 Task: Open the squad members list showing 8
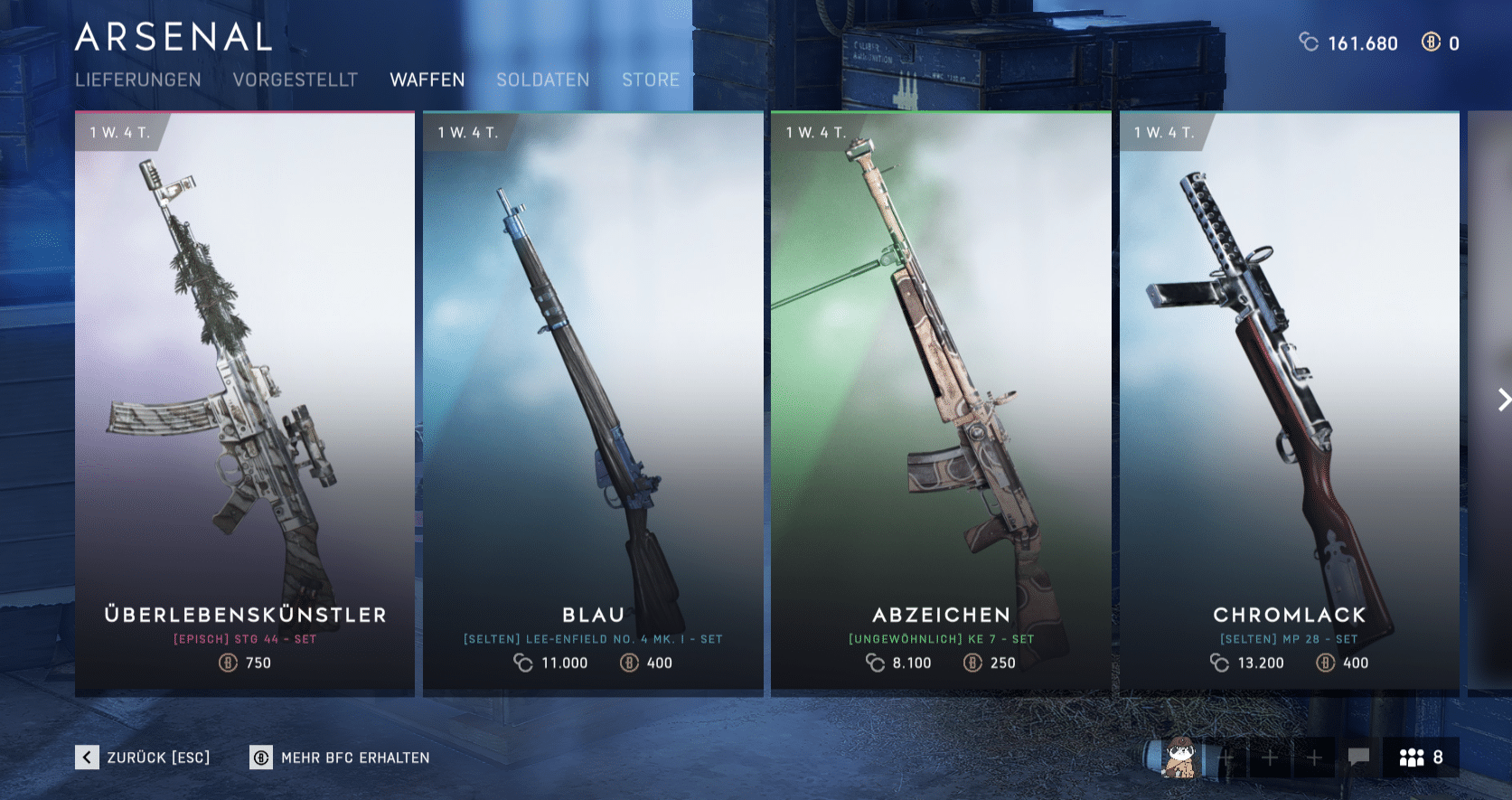coord(1421,758)
